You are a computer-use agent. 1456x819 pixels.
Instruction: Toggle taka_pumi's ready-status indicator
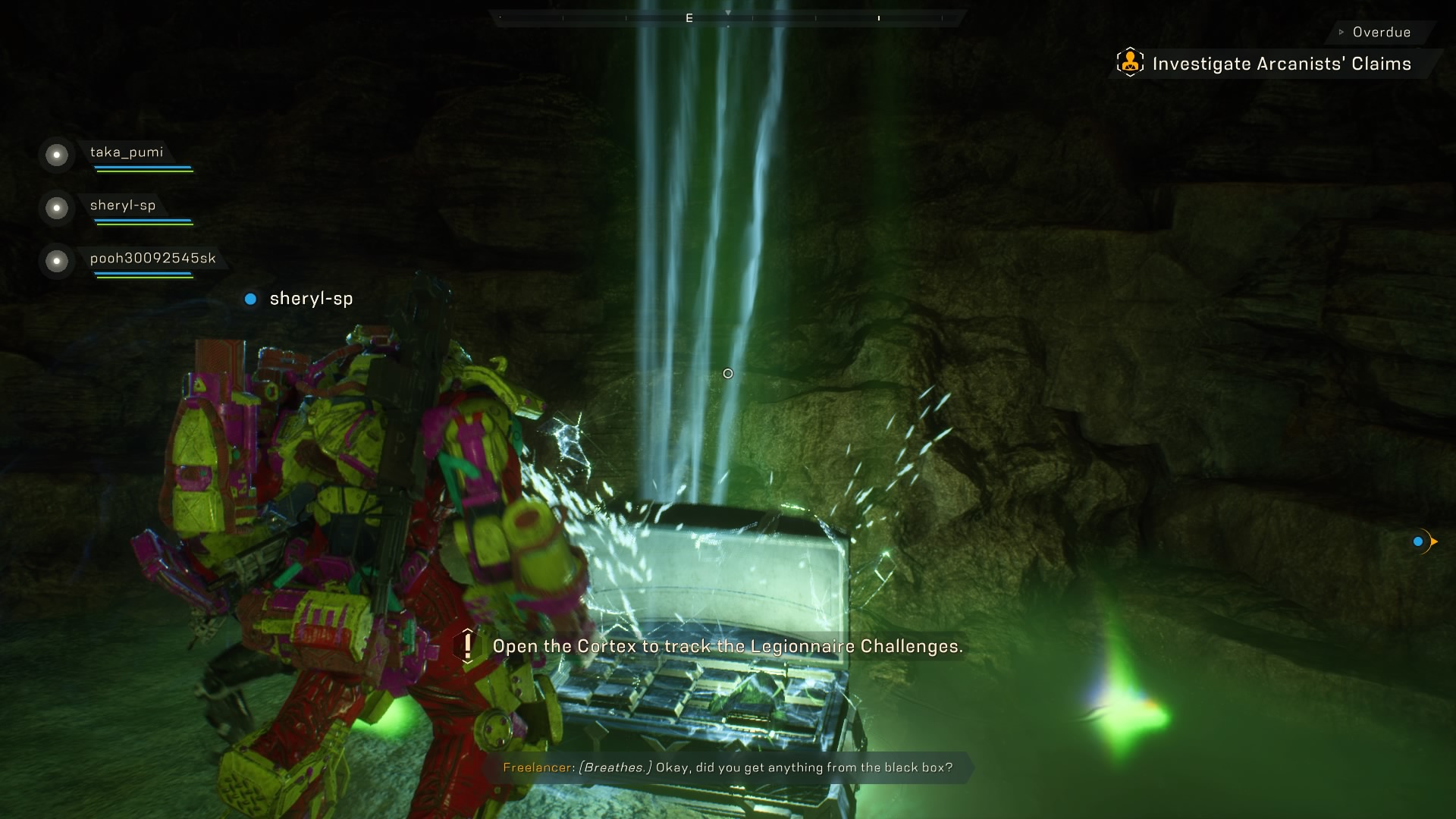pyautogui.click(x=56, y=155)
